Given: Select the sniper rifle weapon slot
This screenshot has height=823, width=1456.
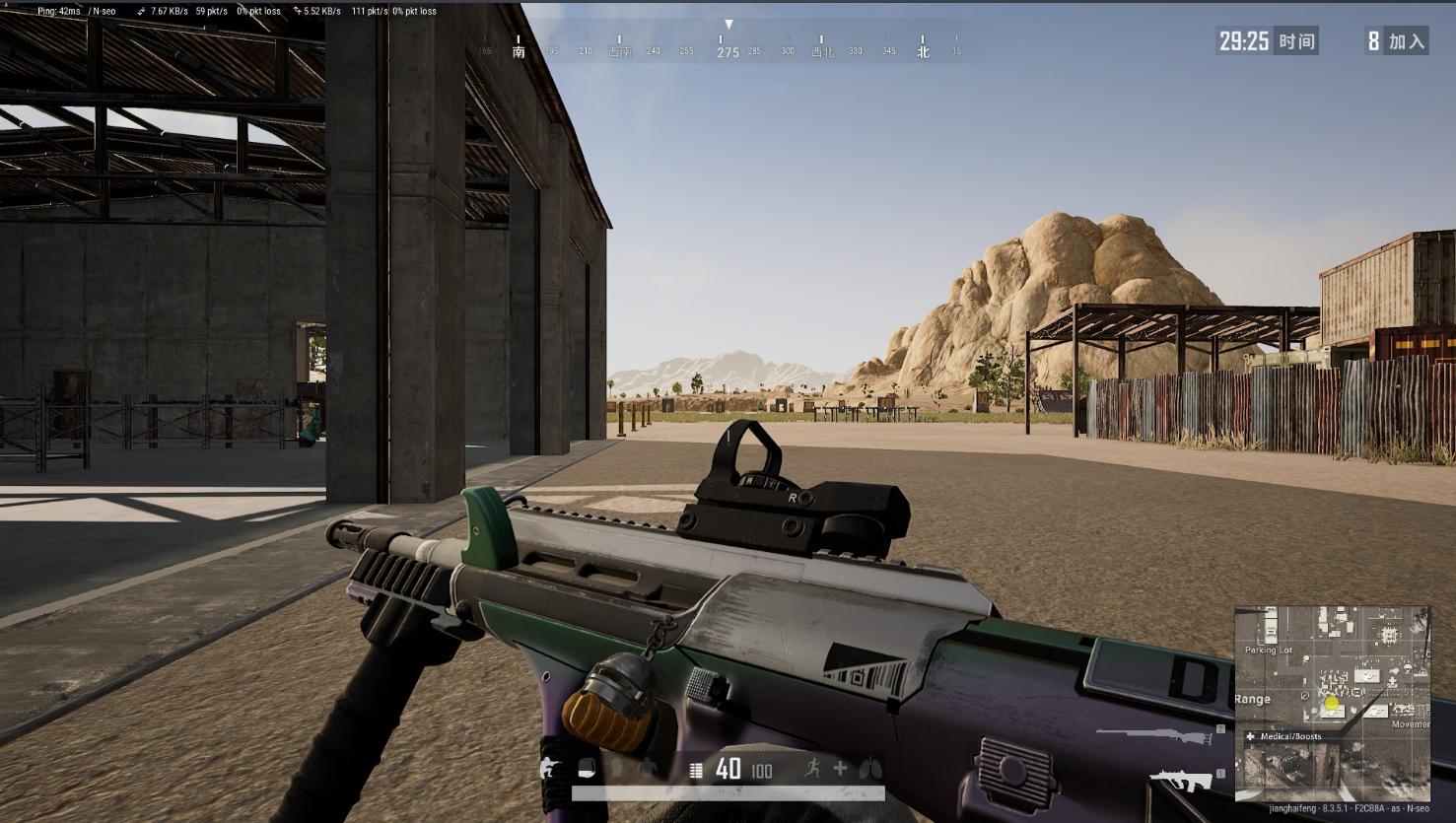Looking at the screenshot, I should tap(1152, 732).
